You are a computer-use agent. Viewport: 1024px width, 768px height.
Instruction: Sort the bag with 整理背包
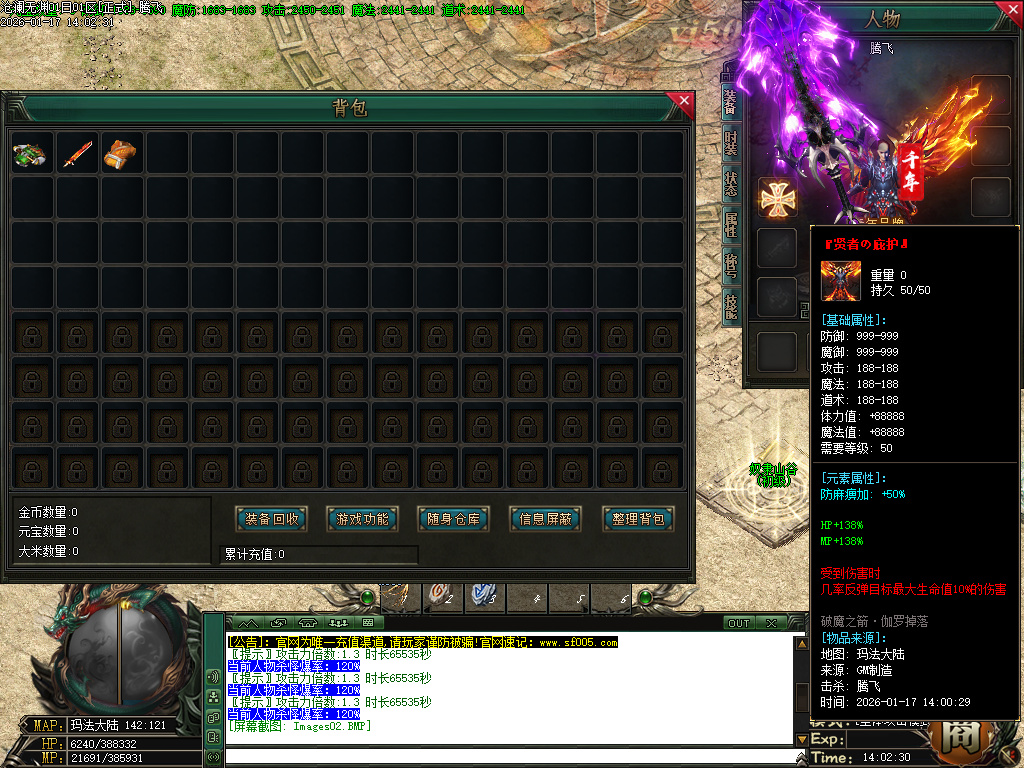638,519
